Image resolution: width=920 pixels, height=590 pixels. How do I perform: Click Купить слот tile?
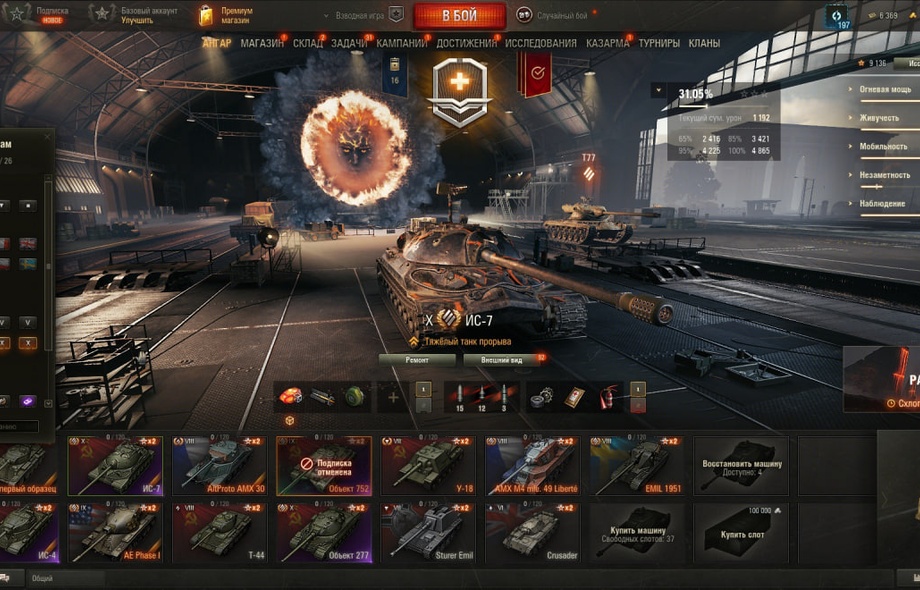pos(741,532)
